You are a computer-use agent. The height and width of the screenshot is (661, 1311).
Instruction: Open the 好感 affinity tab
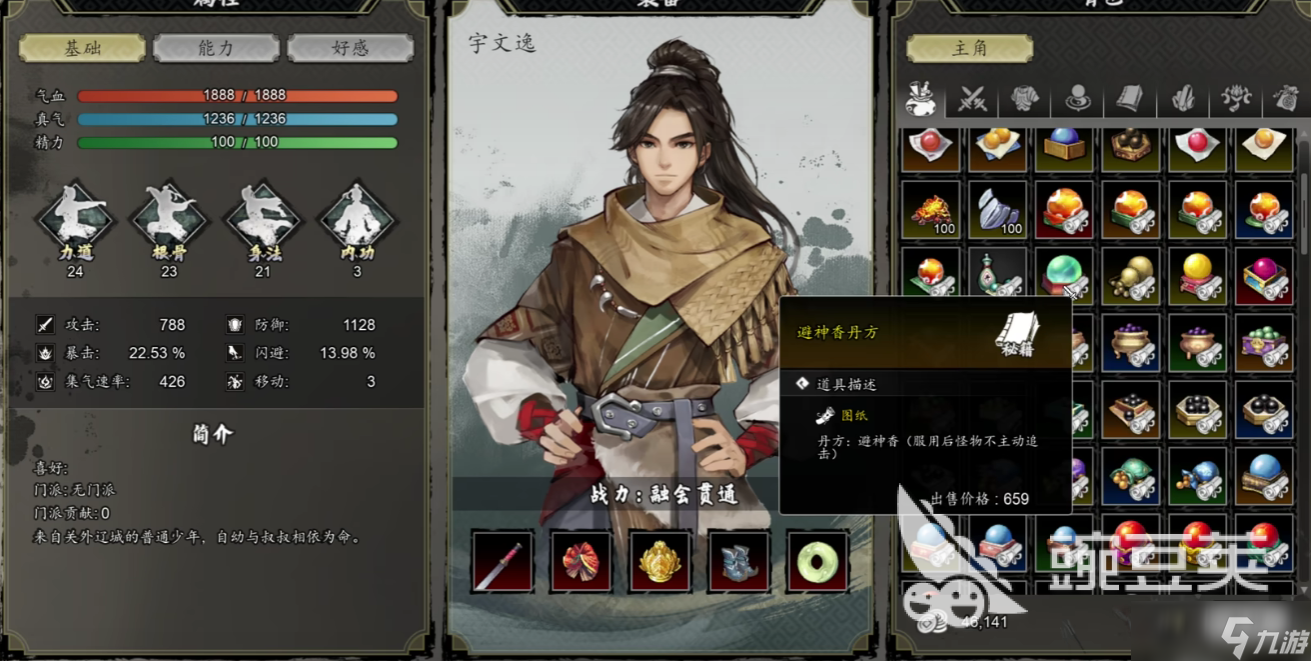[x=350, y=48]
